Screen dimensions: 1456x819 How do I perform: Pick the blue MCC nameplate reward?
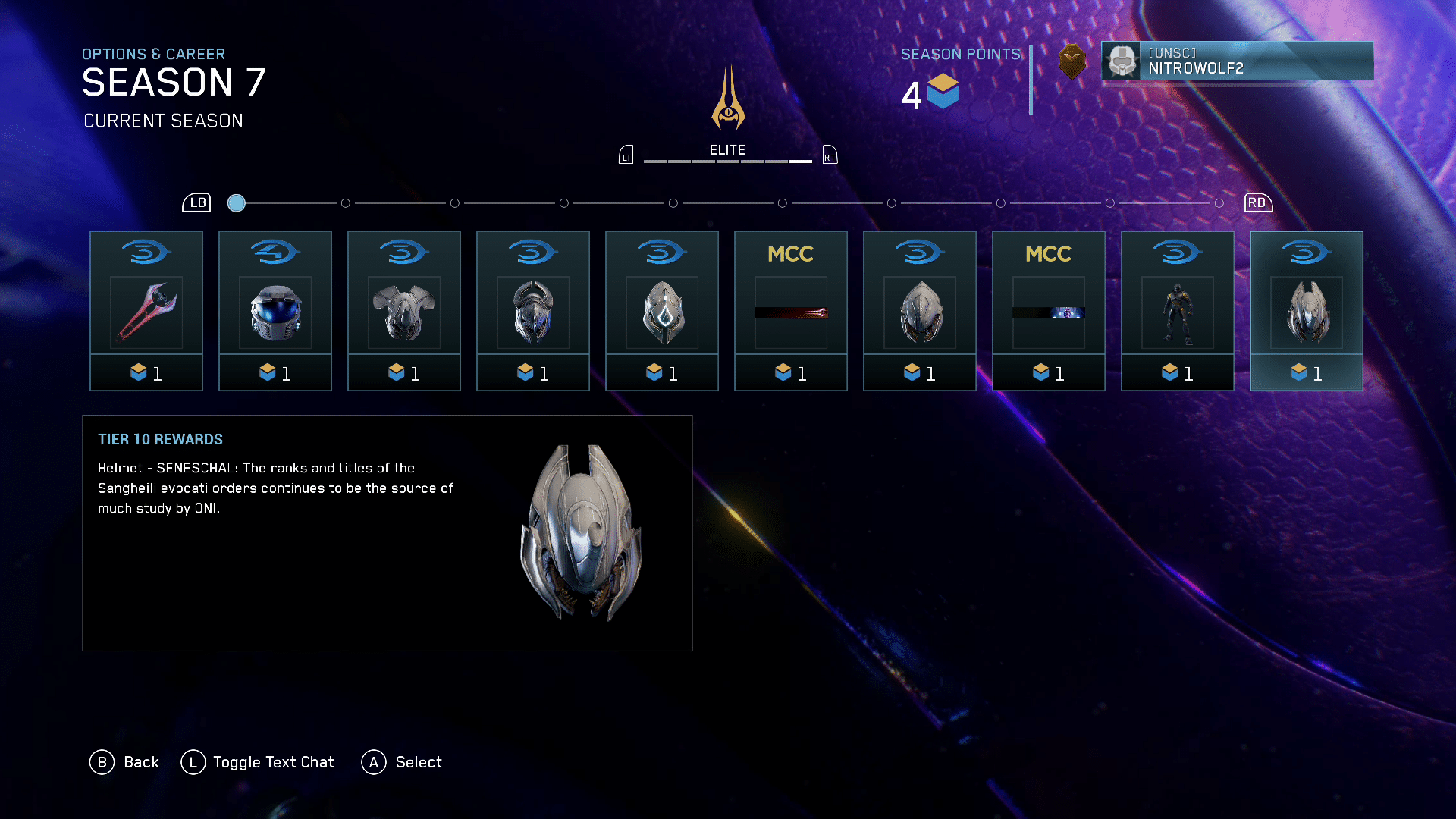pyautogui.click(x=1049, y=311)
